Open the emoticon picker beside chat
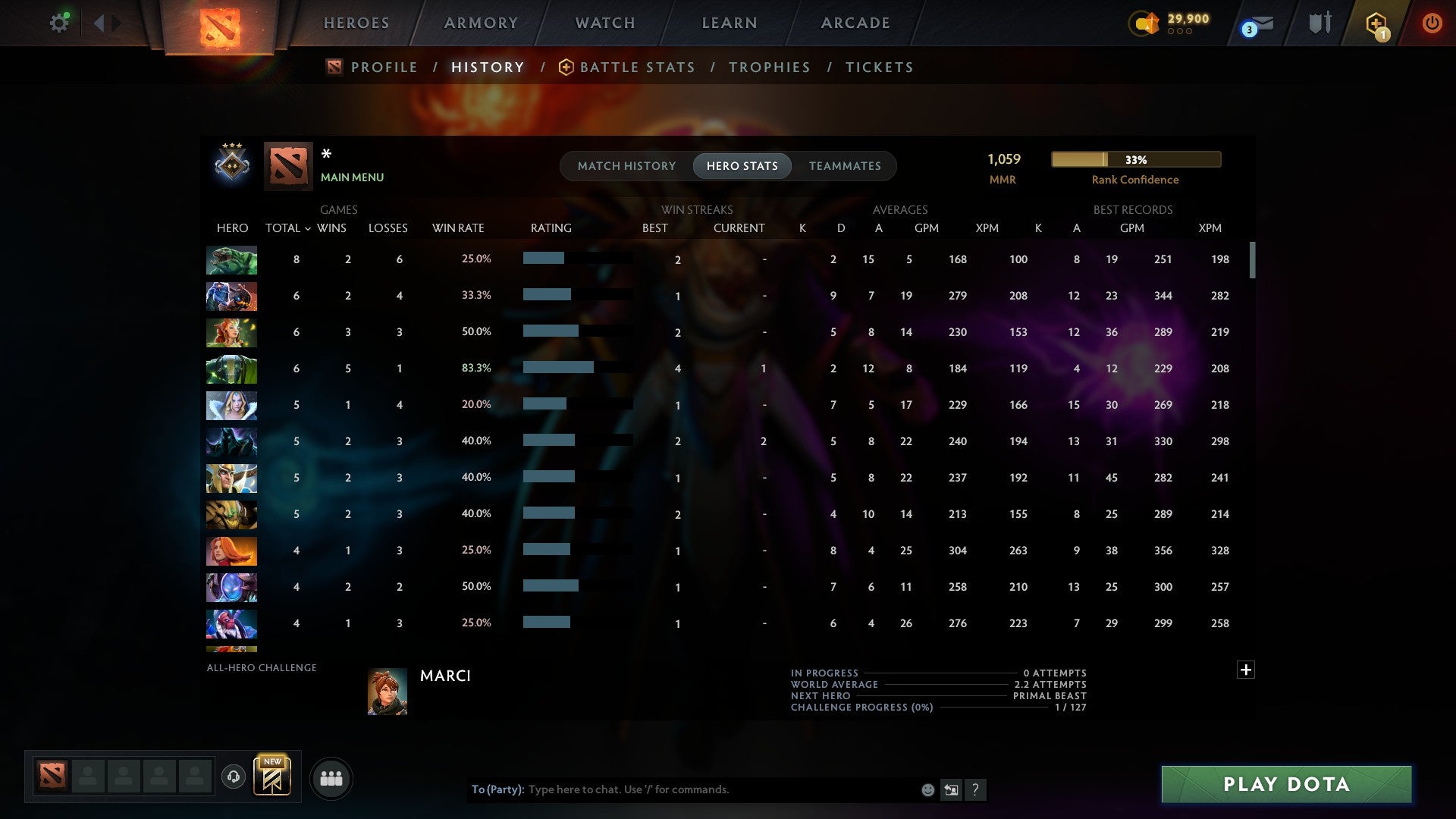 927,789
